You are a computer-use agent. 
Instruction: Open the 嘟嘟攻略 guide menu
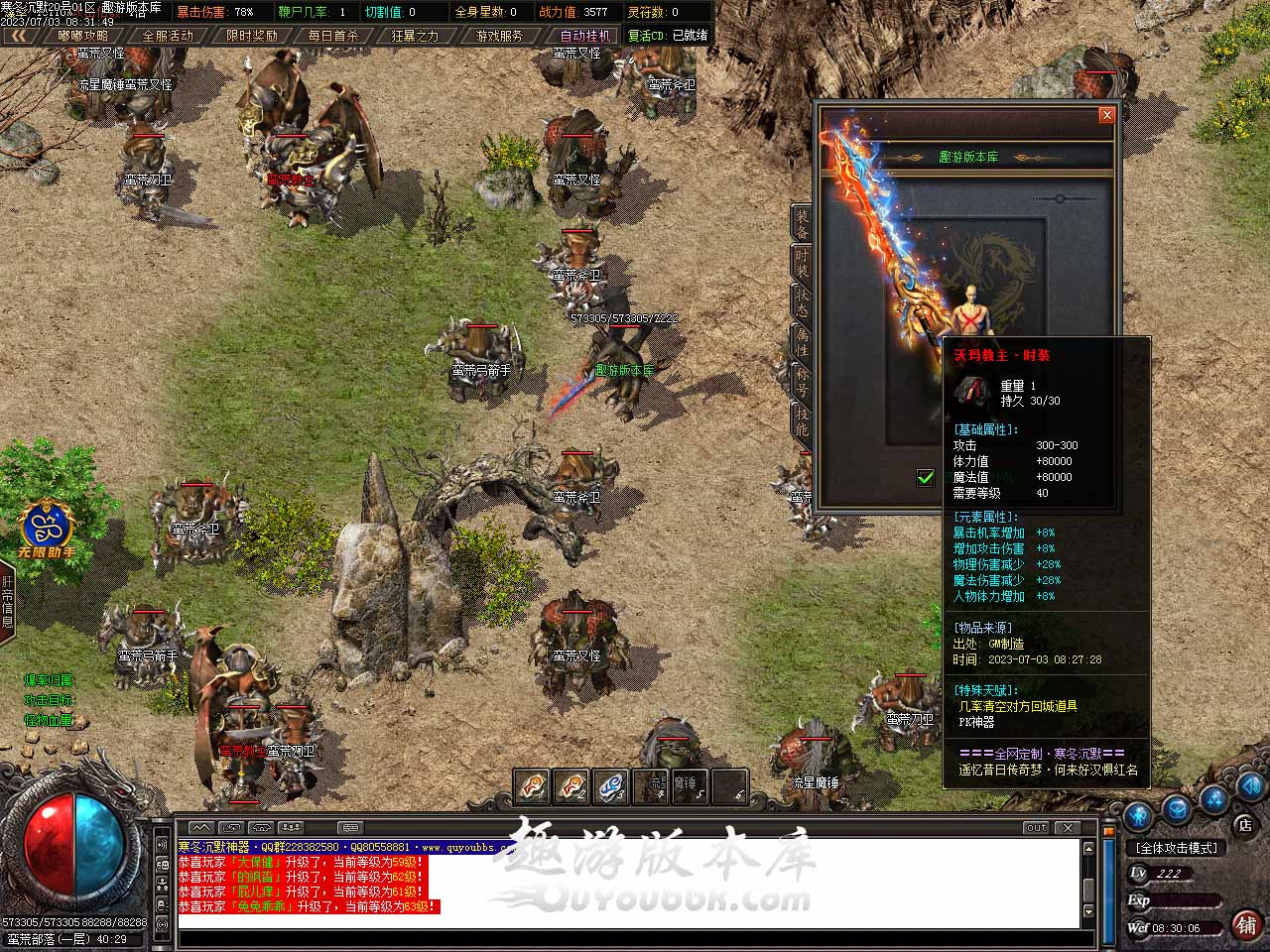[83, 36]
